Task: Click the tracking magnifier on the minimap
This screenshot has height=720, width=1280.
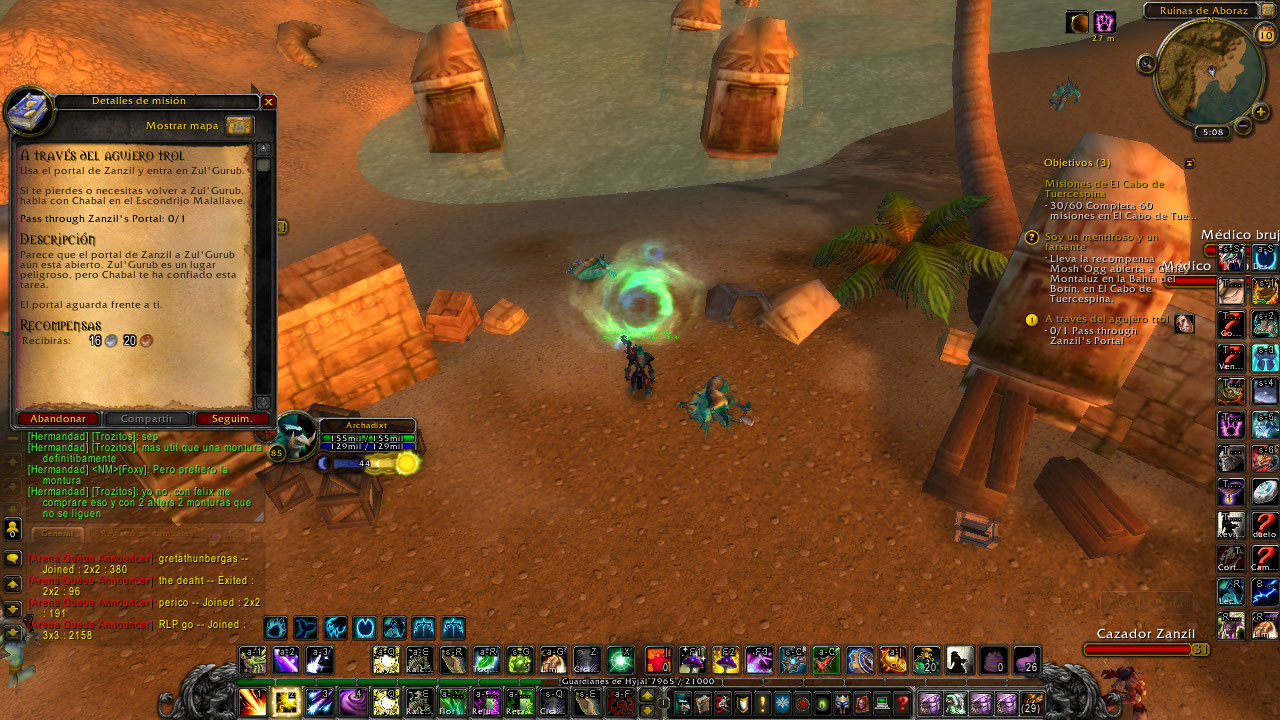Action: 1147,63
